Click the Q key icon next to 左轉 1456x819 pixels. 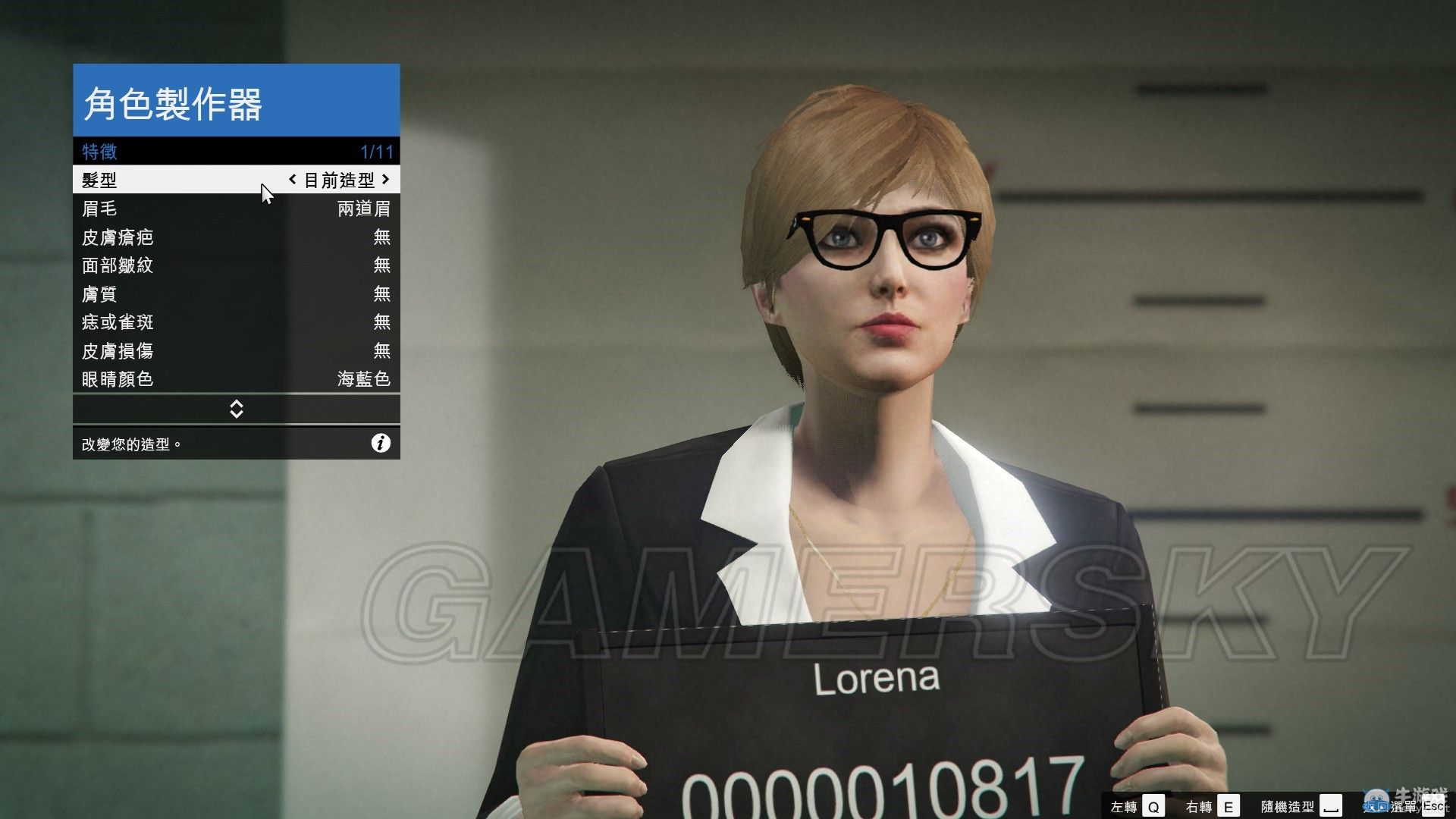[x=1153, y=806]
